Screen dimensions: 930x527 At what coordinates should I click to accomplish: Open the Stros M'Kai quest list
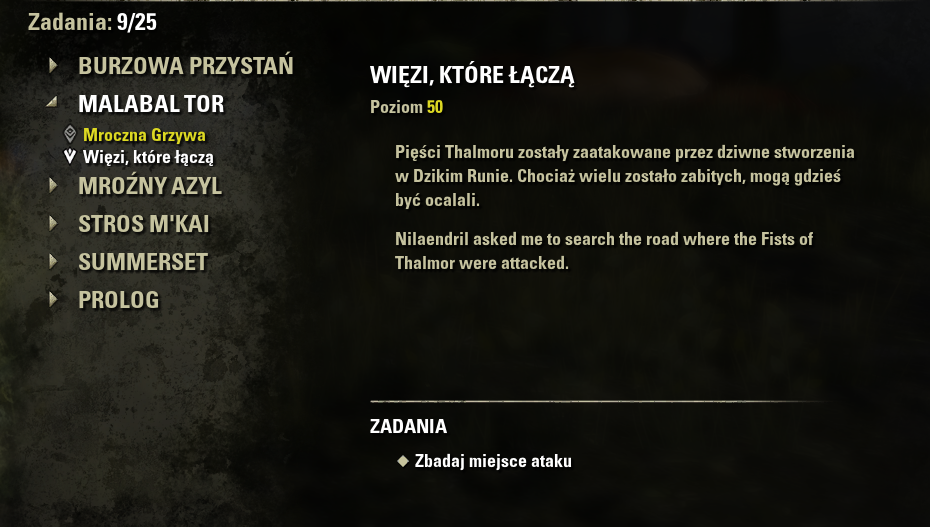point(143,224)
